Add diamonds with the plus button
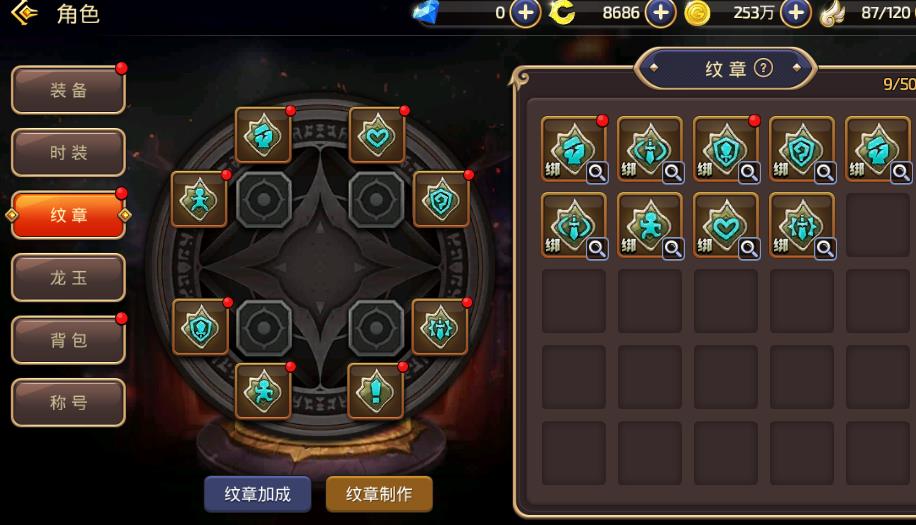 pos(526,13)
